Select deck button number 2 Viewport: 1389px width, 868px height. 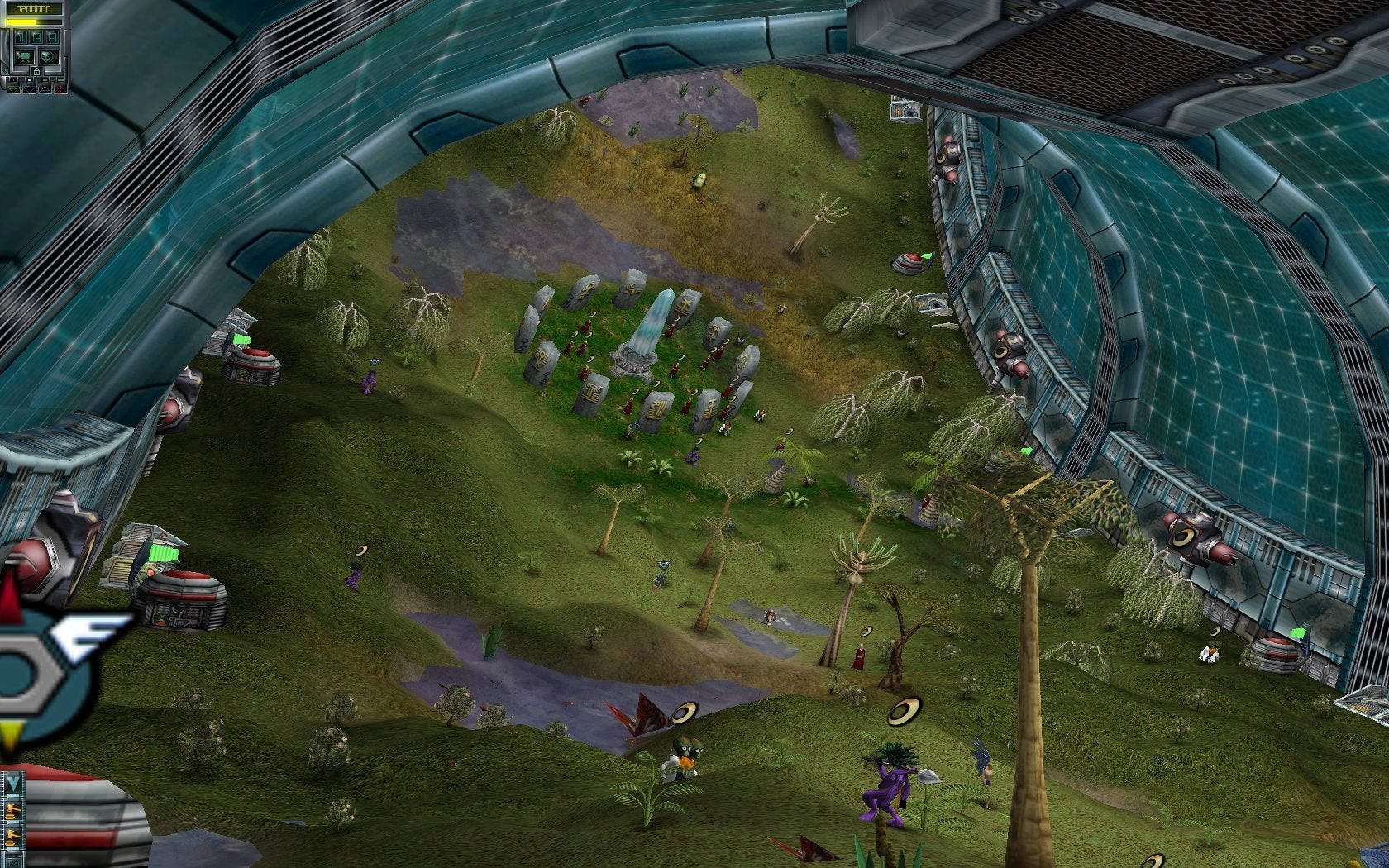[x=37, y=37]
